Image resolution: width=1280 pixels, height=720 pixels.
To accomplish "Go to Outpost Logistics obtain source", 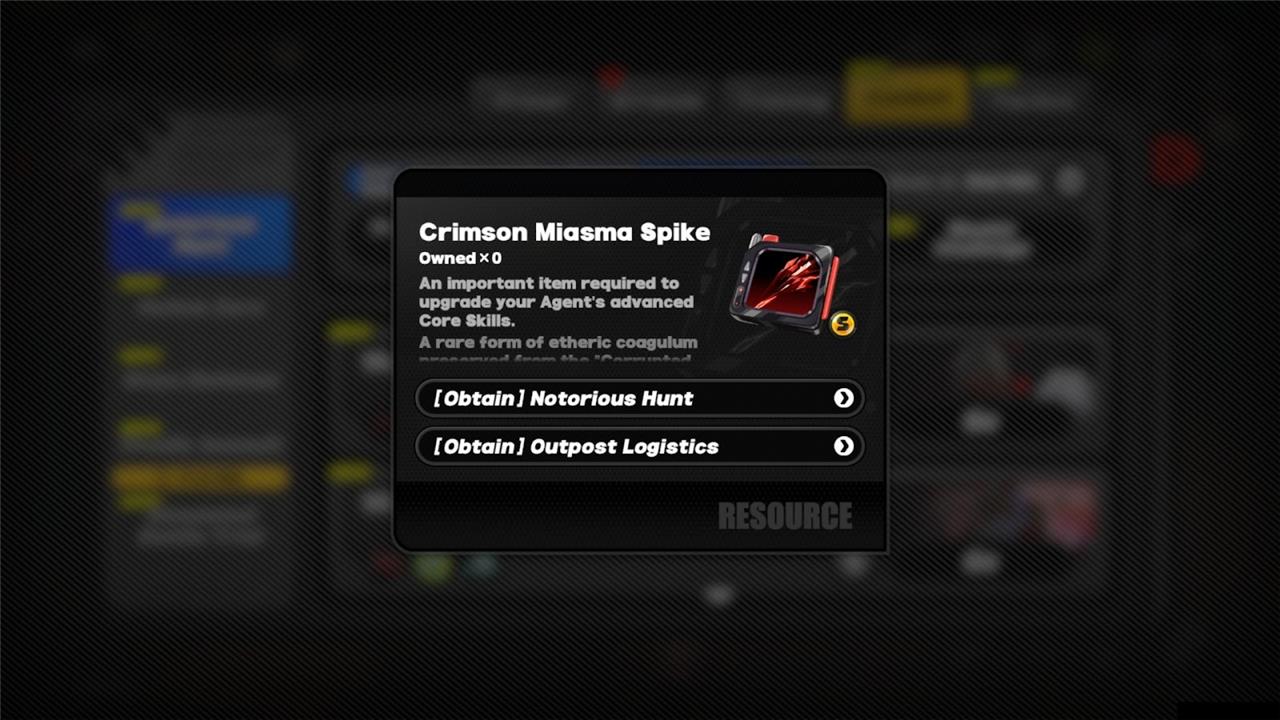I will pos(639,446).
